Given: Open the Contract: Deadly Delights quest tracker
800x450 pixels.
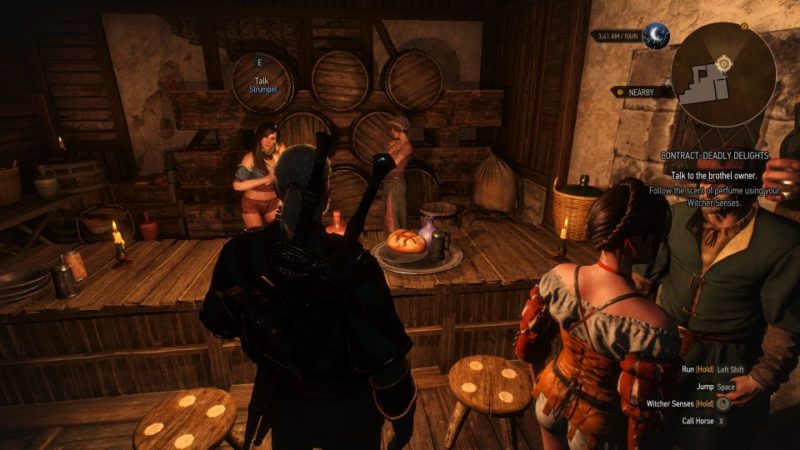Looking at the screenshot, I should (714, 156).
